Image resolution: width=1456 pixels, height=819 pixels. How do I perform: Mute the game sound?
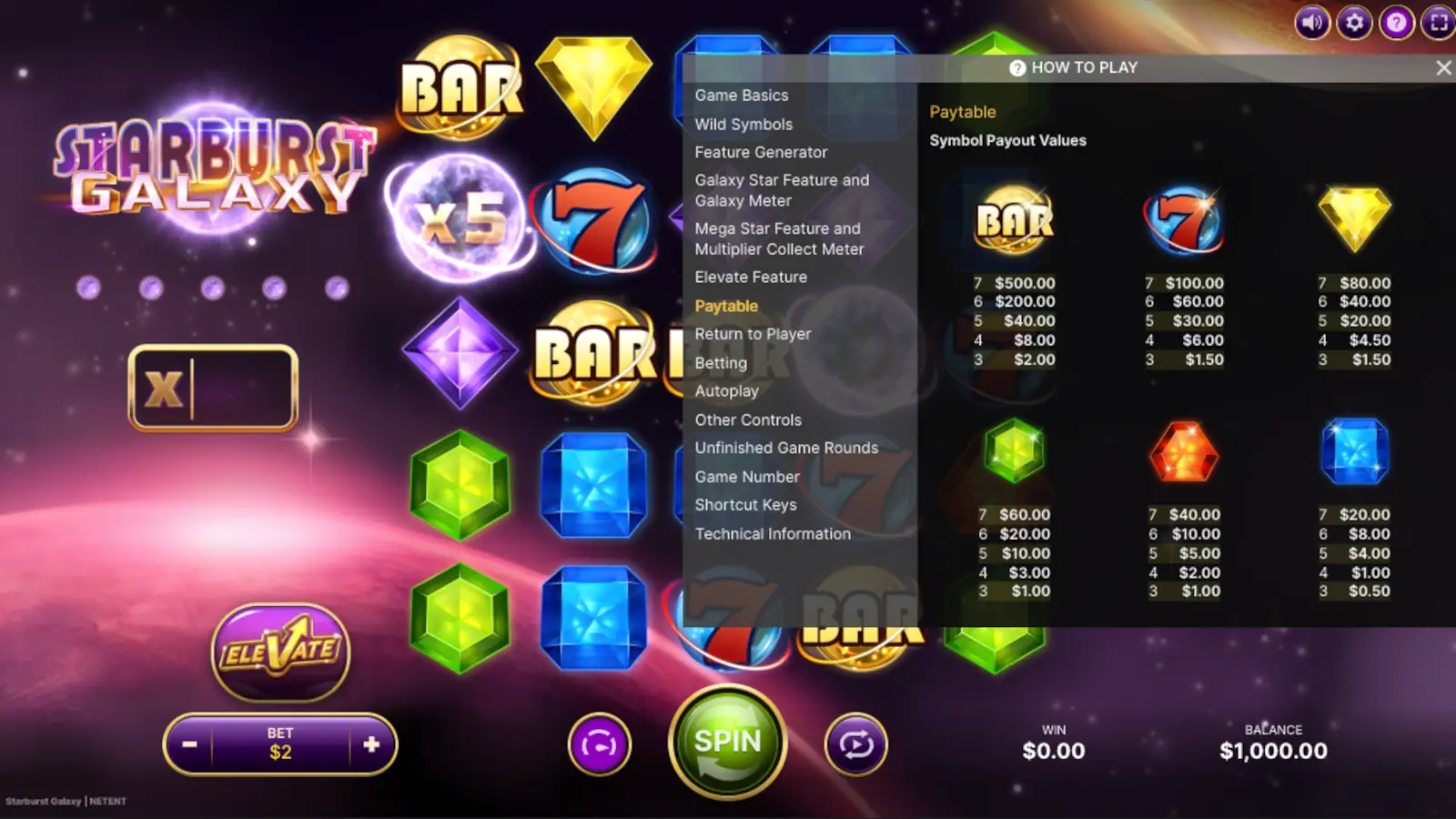(1310, 24)
